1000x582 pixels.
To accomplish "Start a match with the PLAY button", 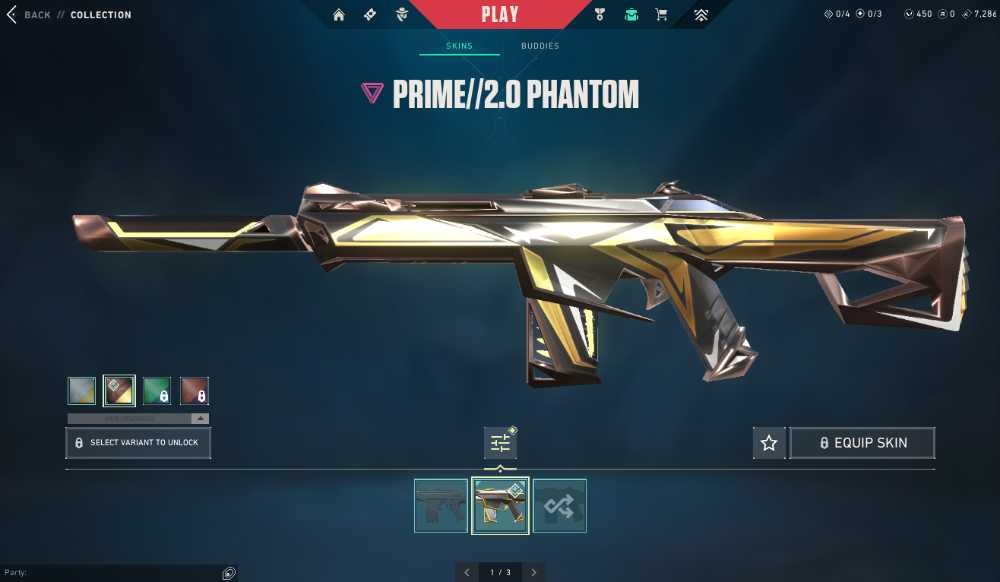I will (499, 14).
